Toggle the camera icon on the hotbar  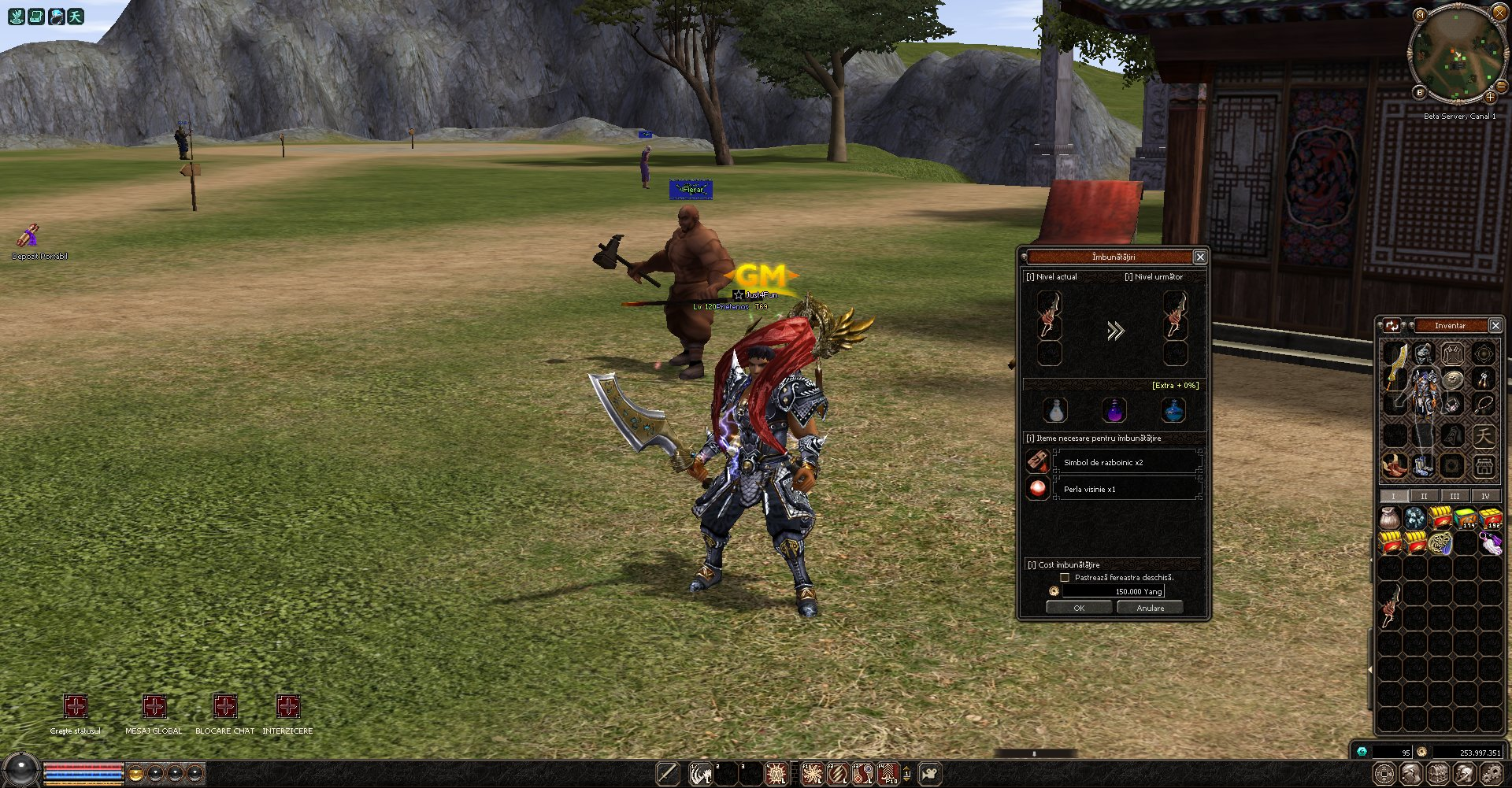click(929, 774)
